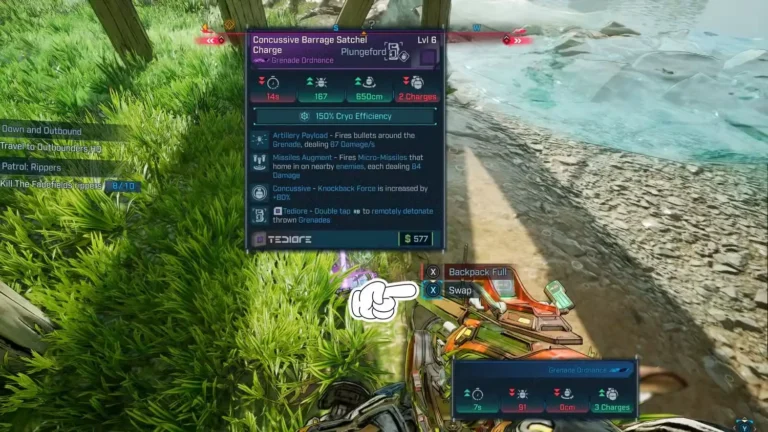Image resolution: width=768 pixels, height=432 pixels.
Task: Choose the Swap option
Action: point(459,290)
